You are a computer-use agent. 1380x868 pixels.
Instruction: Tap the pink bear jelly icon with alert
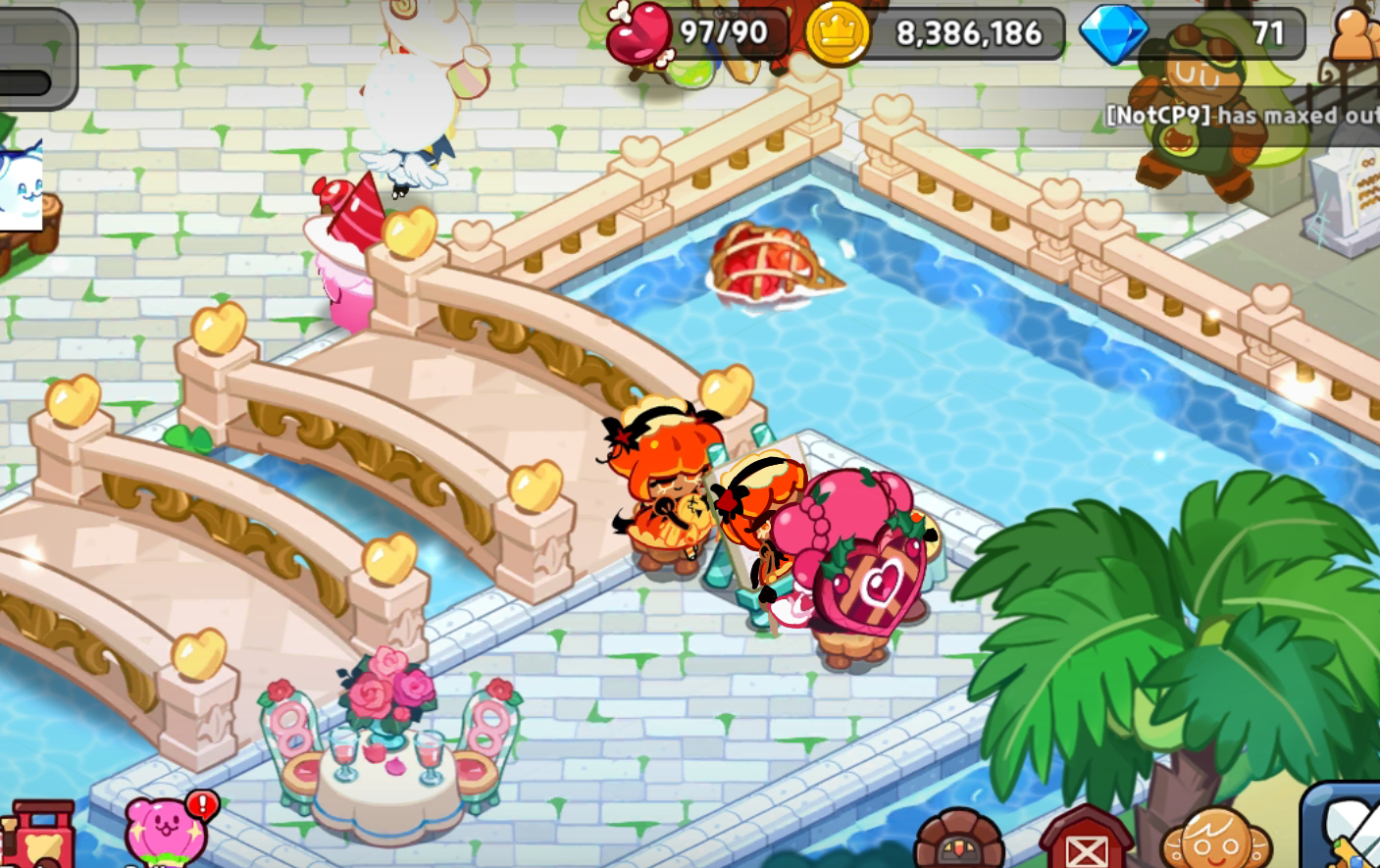pyautogui.click(x=167, y=831)
